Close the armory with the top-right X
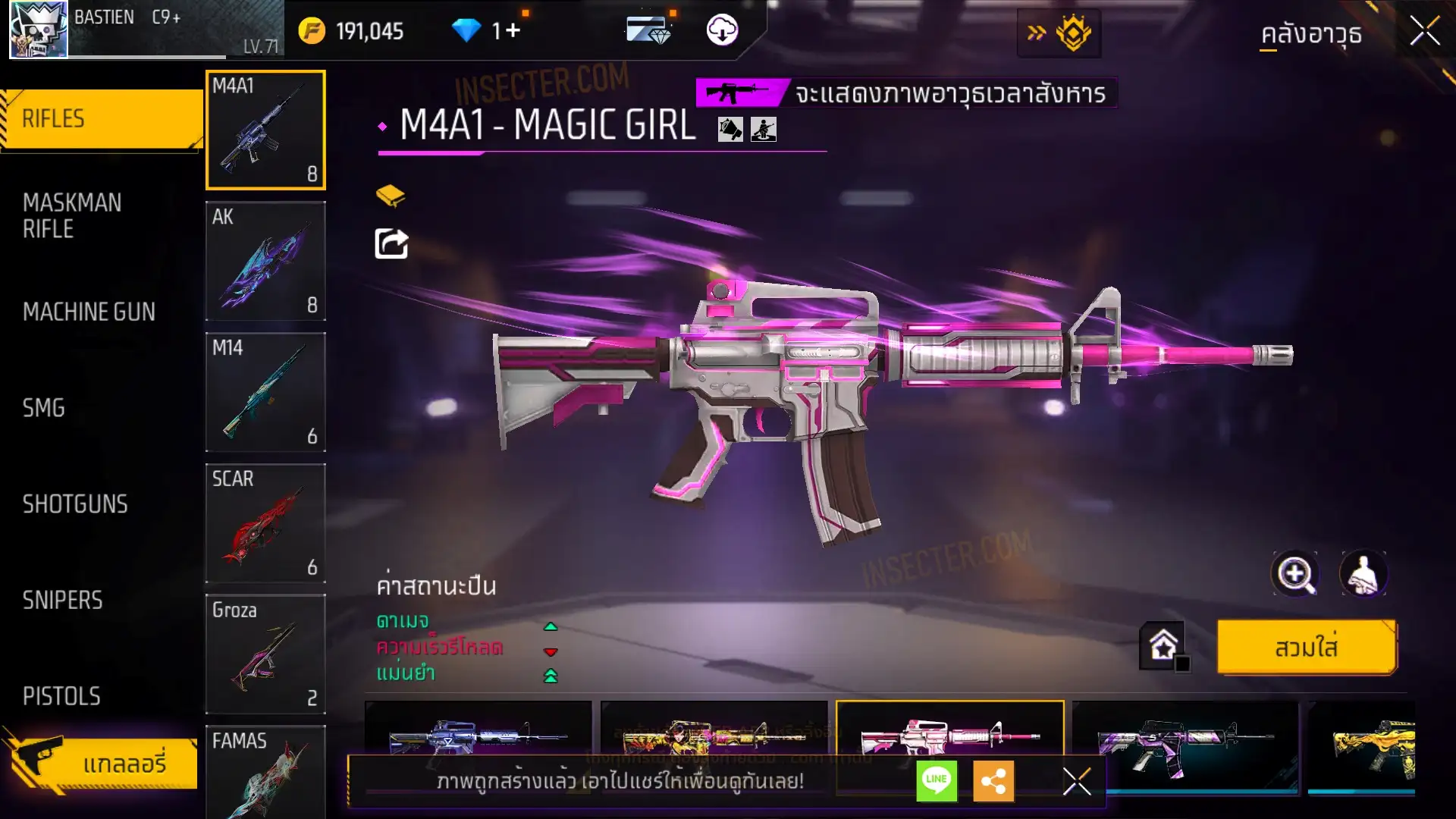The image size is (1456, 819). point(1424,32)
